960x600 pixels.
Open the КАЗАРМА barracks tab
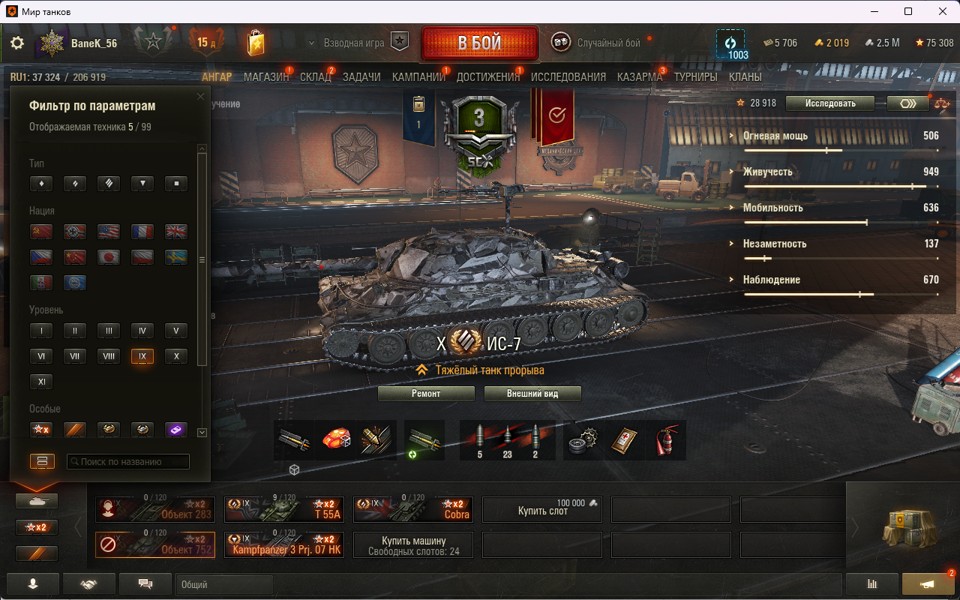pos(639,77)
